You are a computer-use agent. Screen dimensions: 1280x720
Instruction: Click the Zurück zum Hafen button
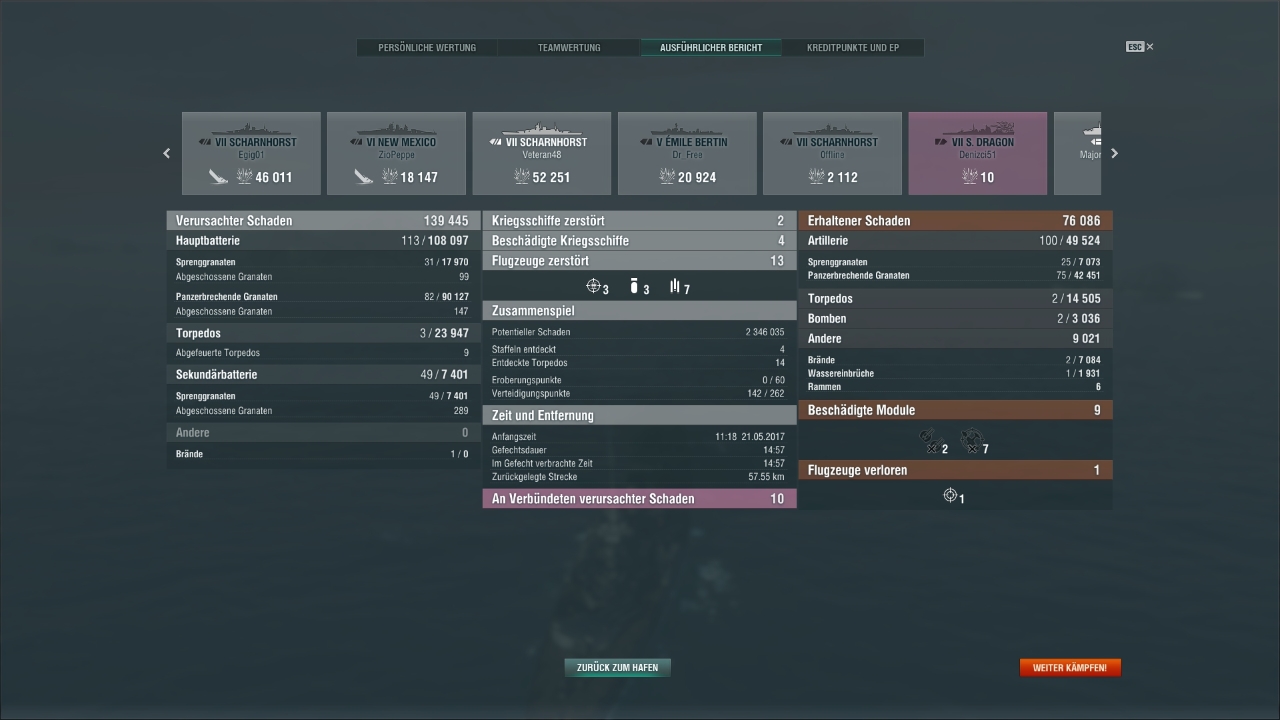[x=617, y=667]
